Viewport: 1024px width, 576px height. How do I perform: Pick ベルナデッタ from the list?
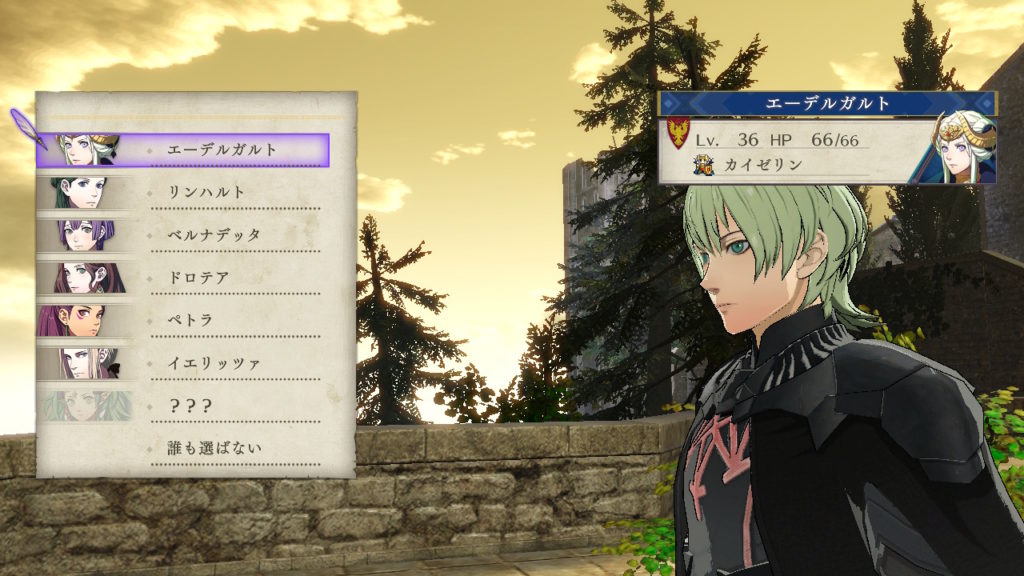pos(213,235)
